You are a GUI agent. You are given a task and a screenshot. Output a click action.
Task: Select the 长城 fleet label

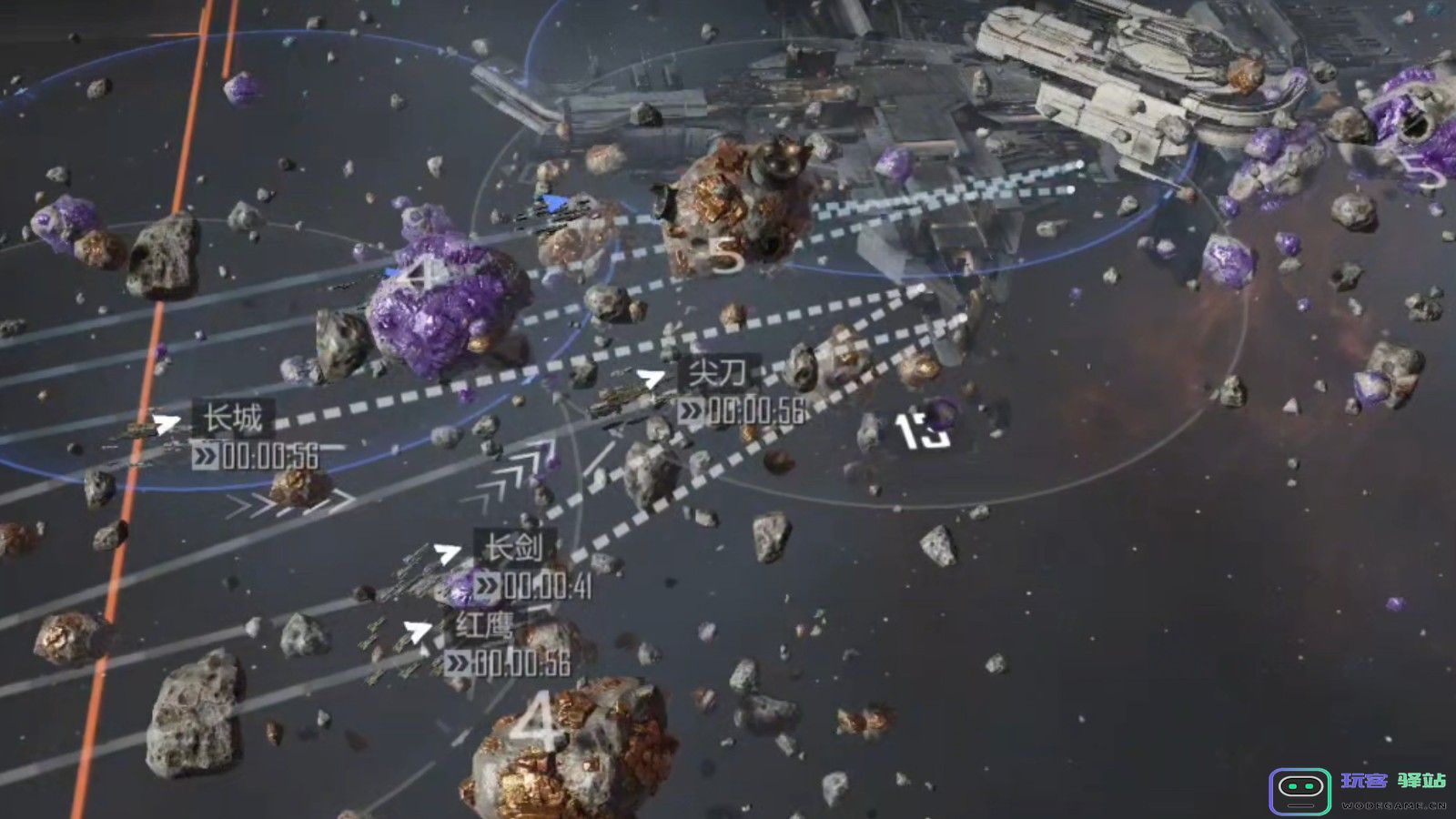[x=233, y=420]
